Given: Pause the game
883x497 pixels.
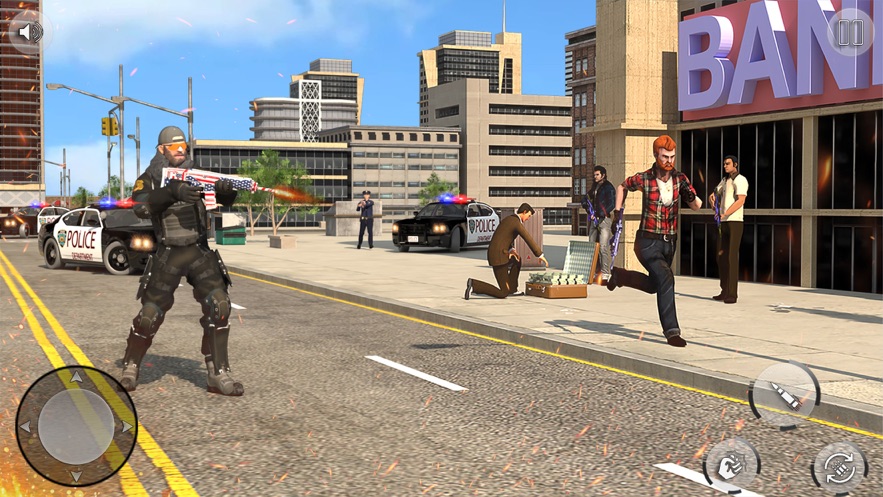Looking at the screenshot, I should pos(850,32).
